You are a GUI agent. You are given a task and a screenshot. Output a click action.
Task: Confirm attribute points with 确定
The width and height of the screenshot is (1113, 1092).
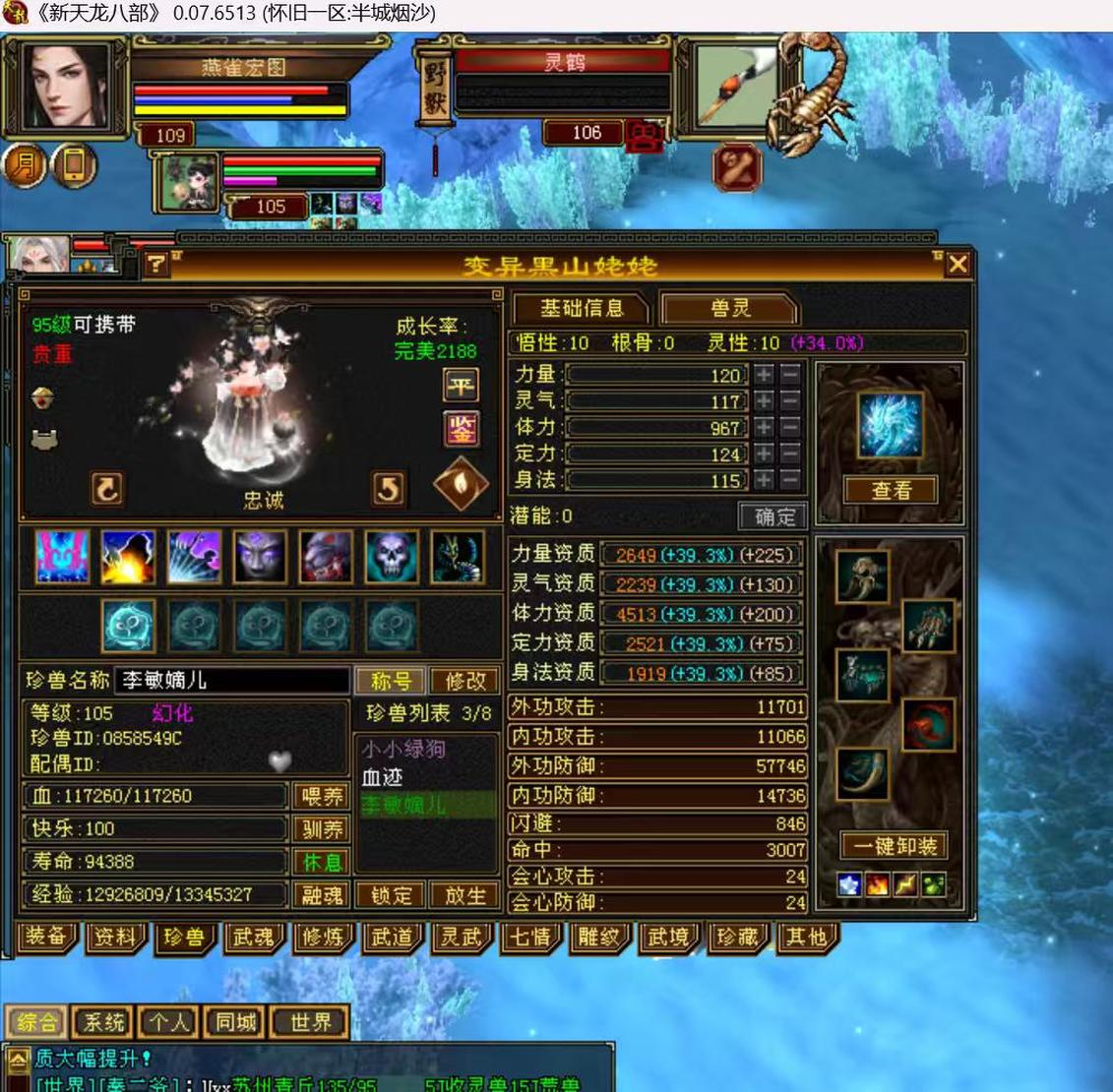[x=773, y=516]
